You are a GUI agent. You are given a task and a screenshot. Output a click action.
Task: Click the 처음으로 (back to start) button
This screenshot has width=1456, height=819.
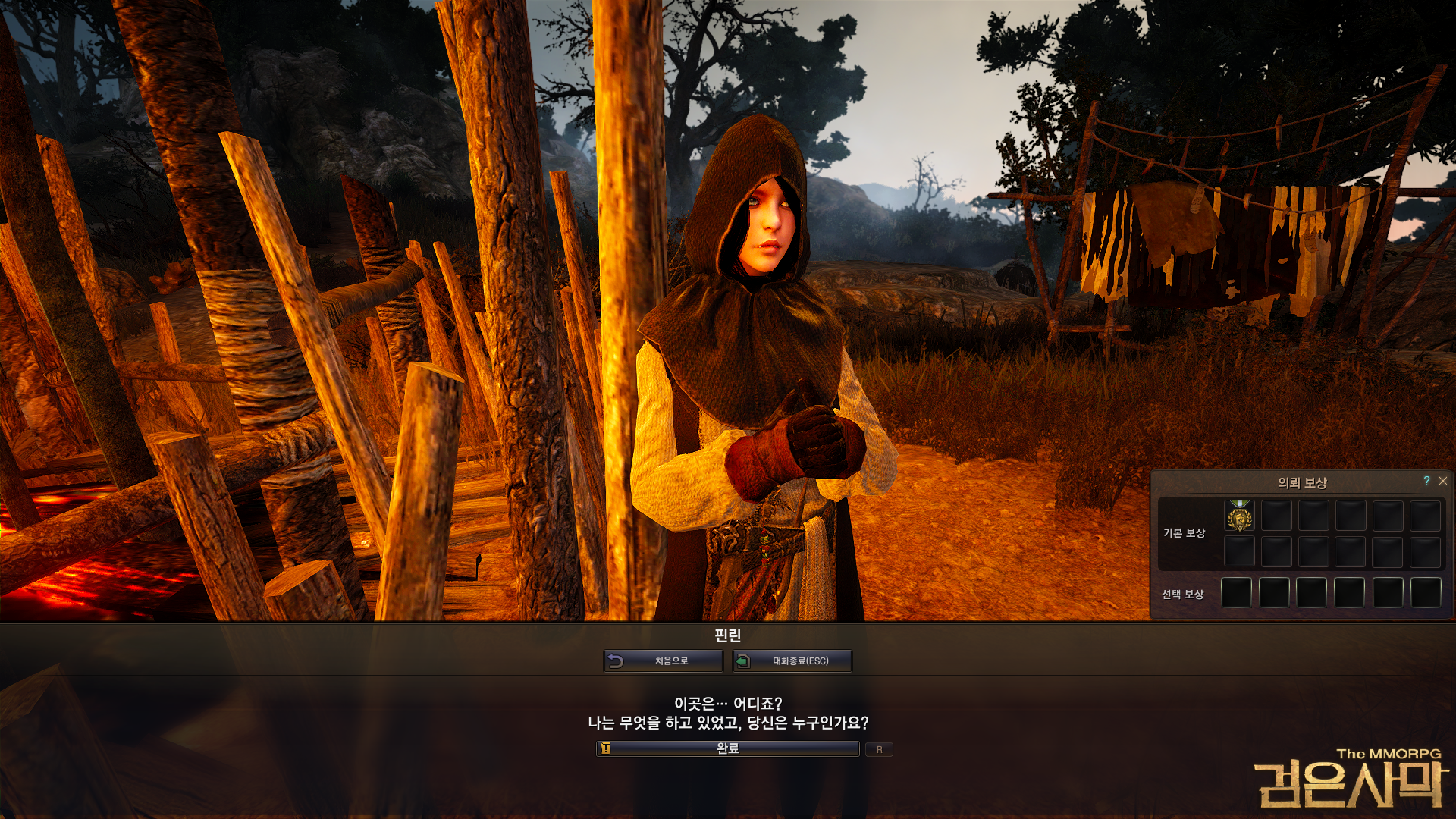(x=664, y=661)
